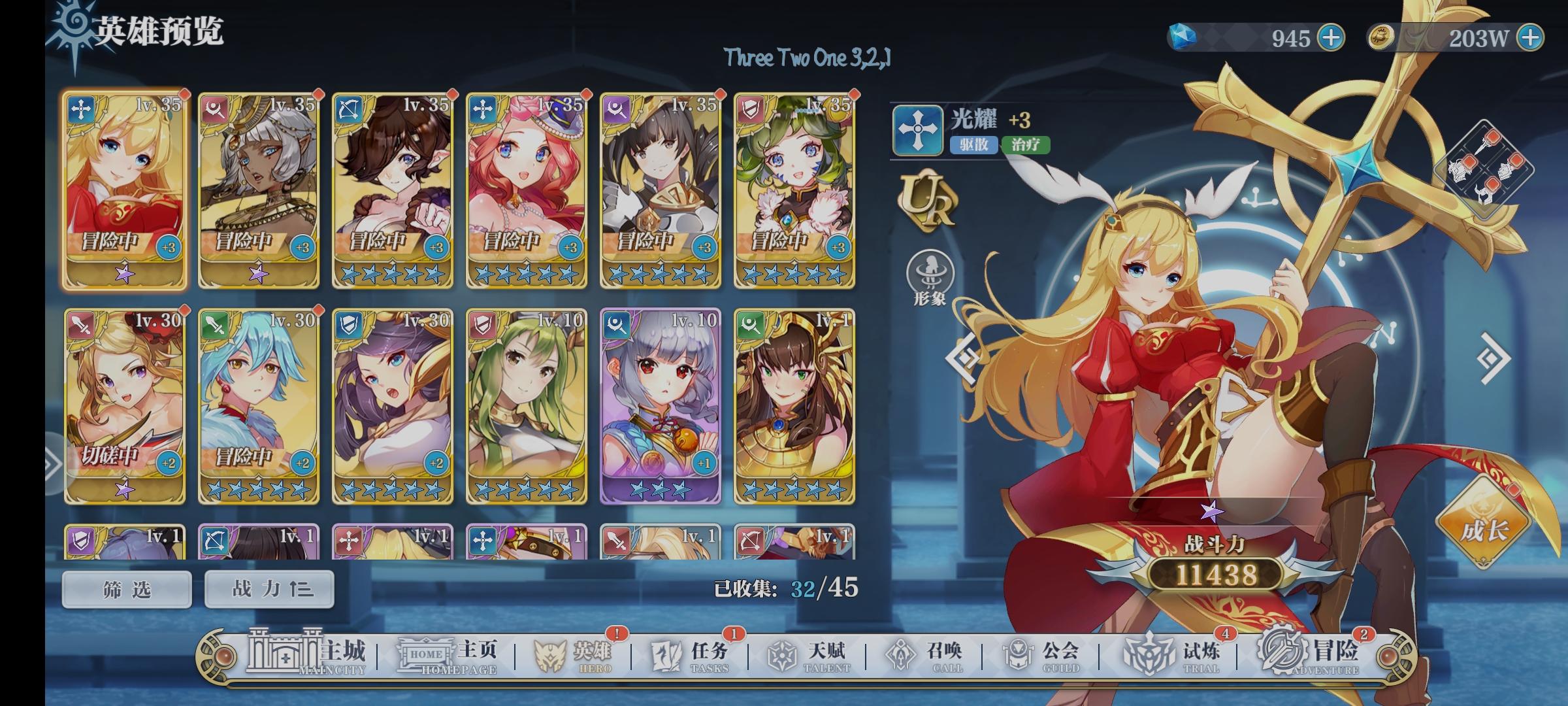Open the 筛选 filter panel

click(x=126, y=588)
